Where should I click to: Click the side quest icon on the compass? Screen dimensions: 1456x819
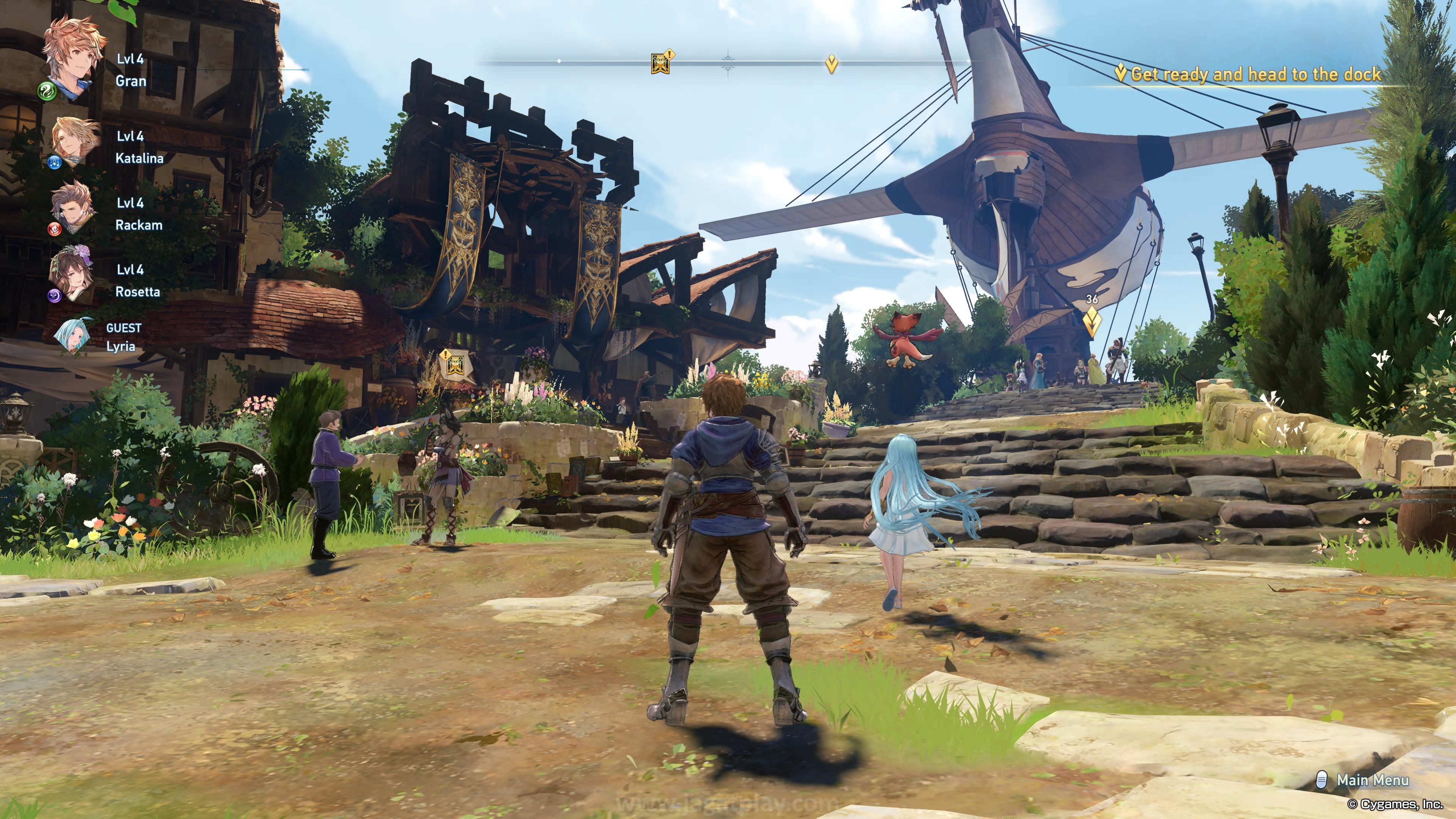[660, 62]
